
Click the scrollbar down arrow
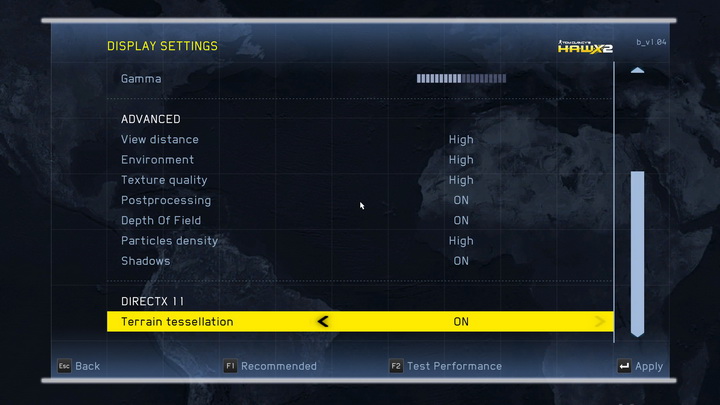click(636, 331)
